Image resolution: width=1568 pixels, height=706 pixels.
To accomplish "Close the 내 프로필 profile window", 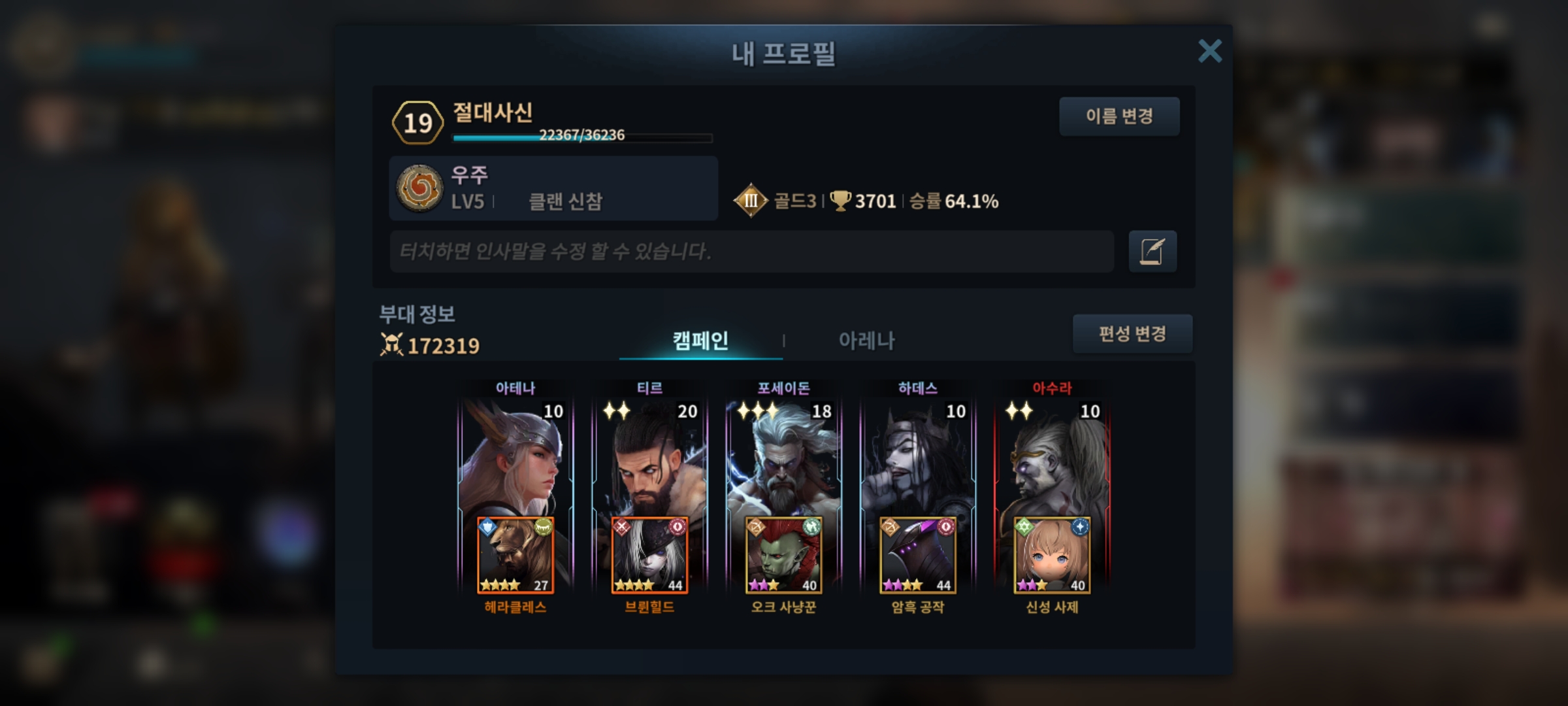I will click(x=1209, y=51).
